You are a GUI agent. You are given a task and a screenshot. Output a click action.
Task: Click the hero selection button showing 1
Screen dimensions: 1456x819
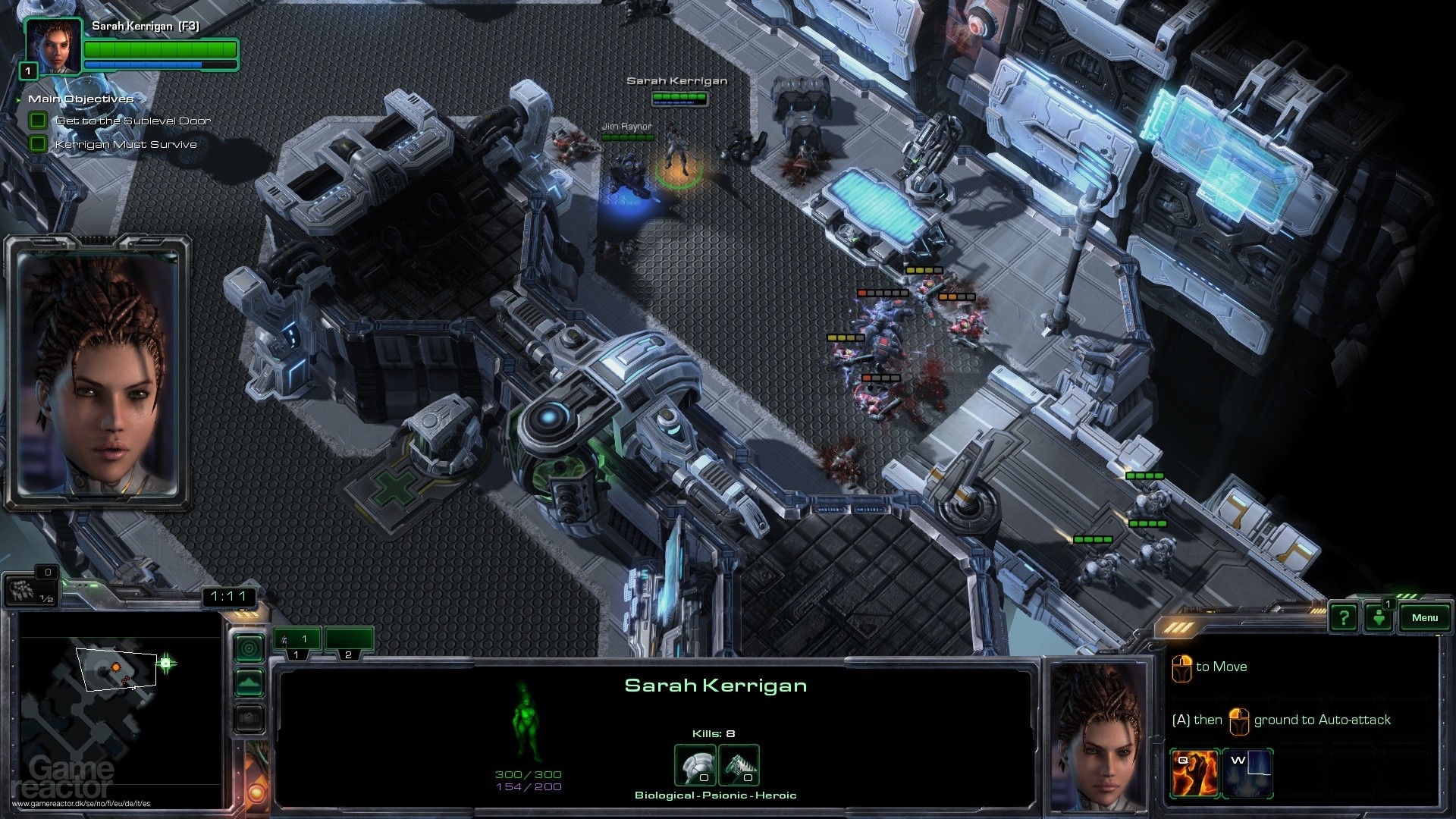(1378, 617)
